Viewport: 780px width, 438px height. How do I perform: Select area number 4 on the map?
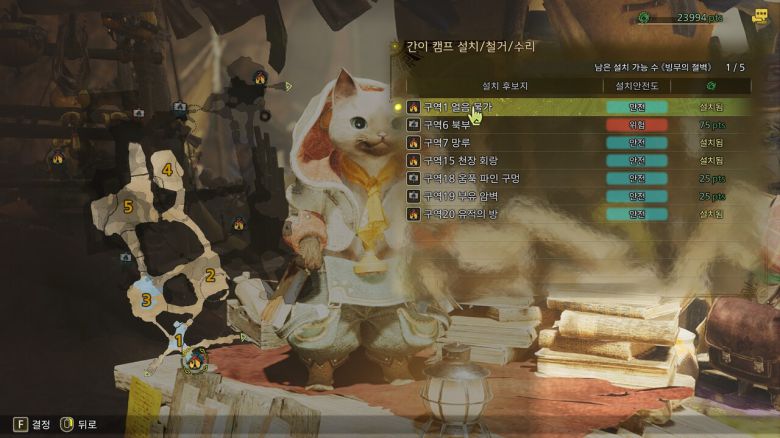tap(167, 170)
